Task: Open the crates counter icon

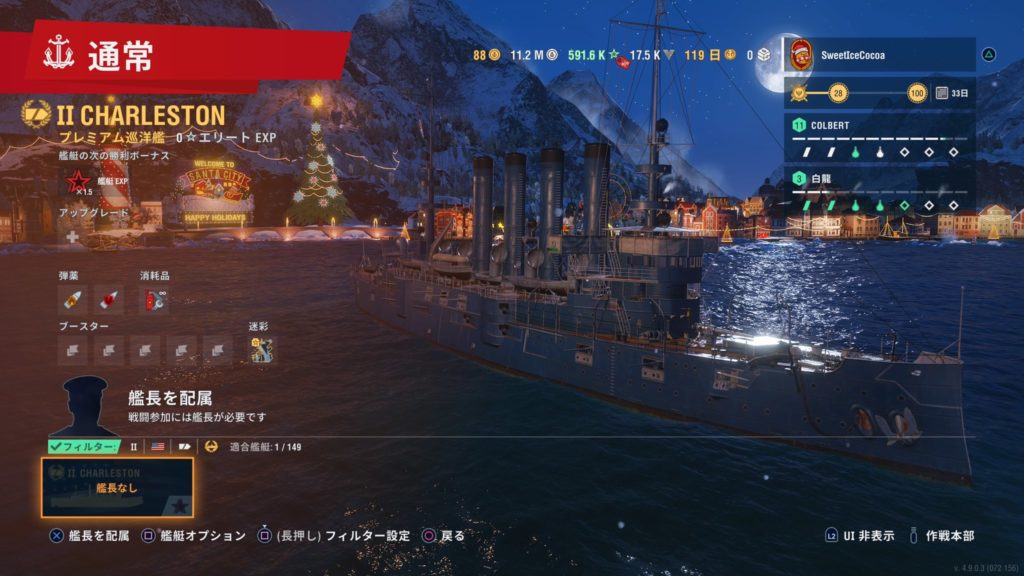Action: coord(765,55)
